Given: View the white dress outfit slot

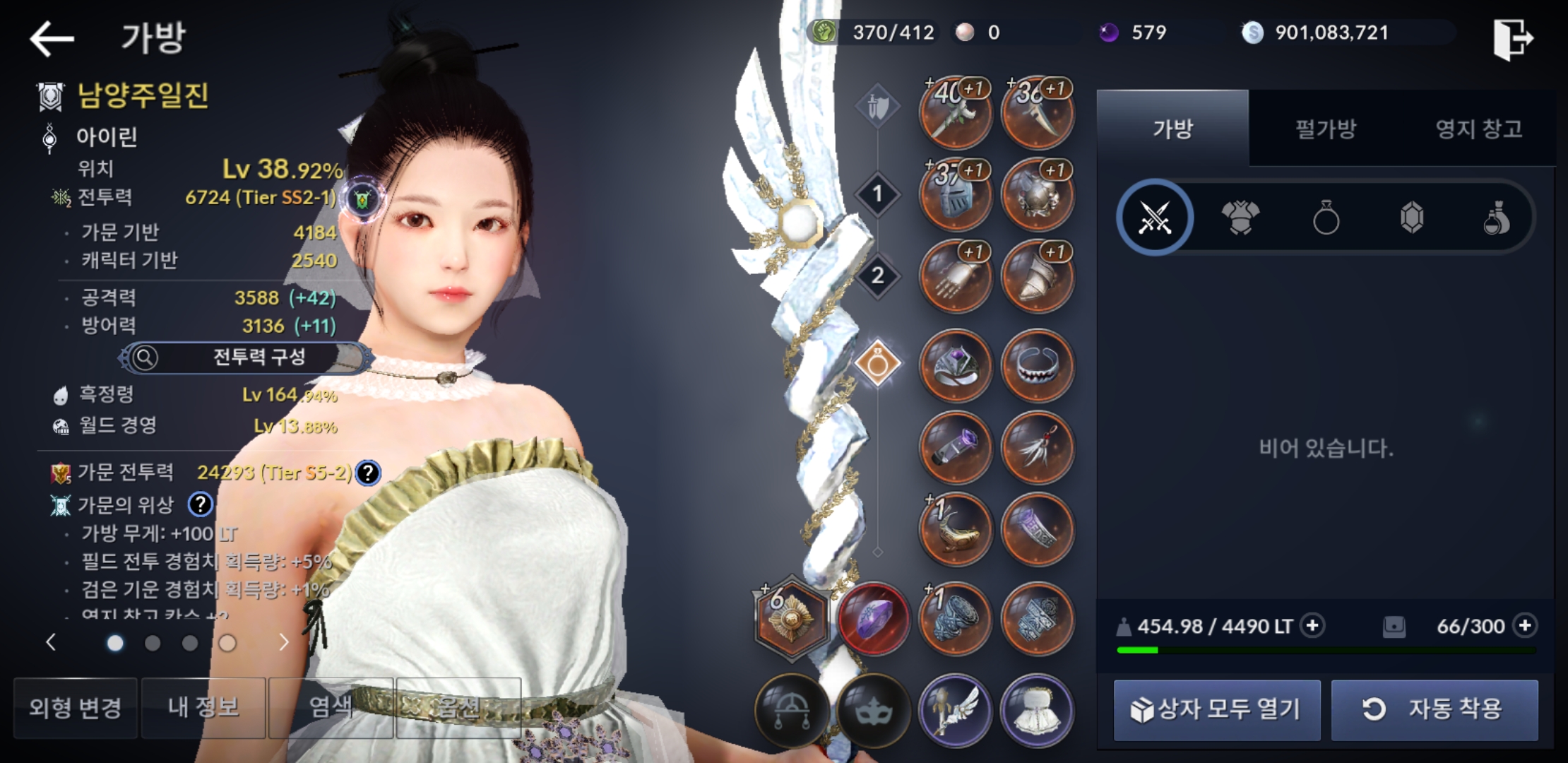Looking at the screenshot, I should (x=1037, y=711).
